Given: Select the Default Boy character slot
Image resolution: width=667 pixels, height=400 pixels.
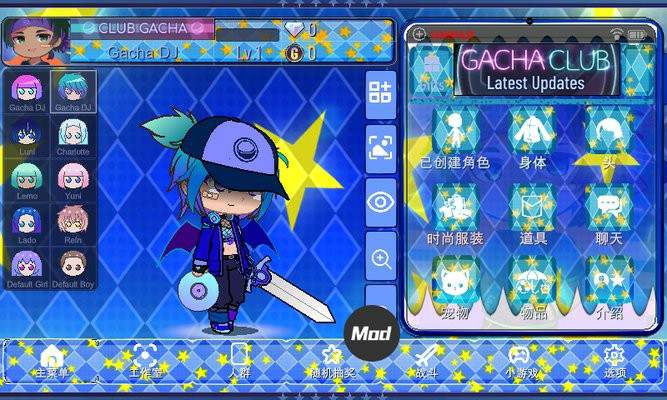Looking at the screenshot, I should pyautogui.click(x=73, y=267).
